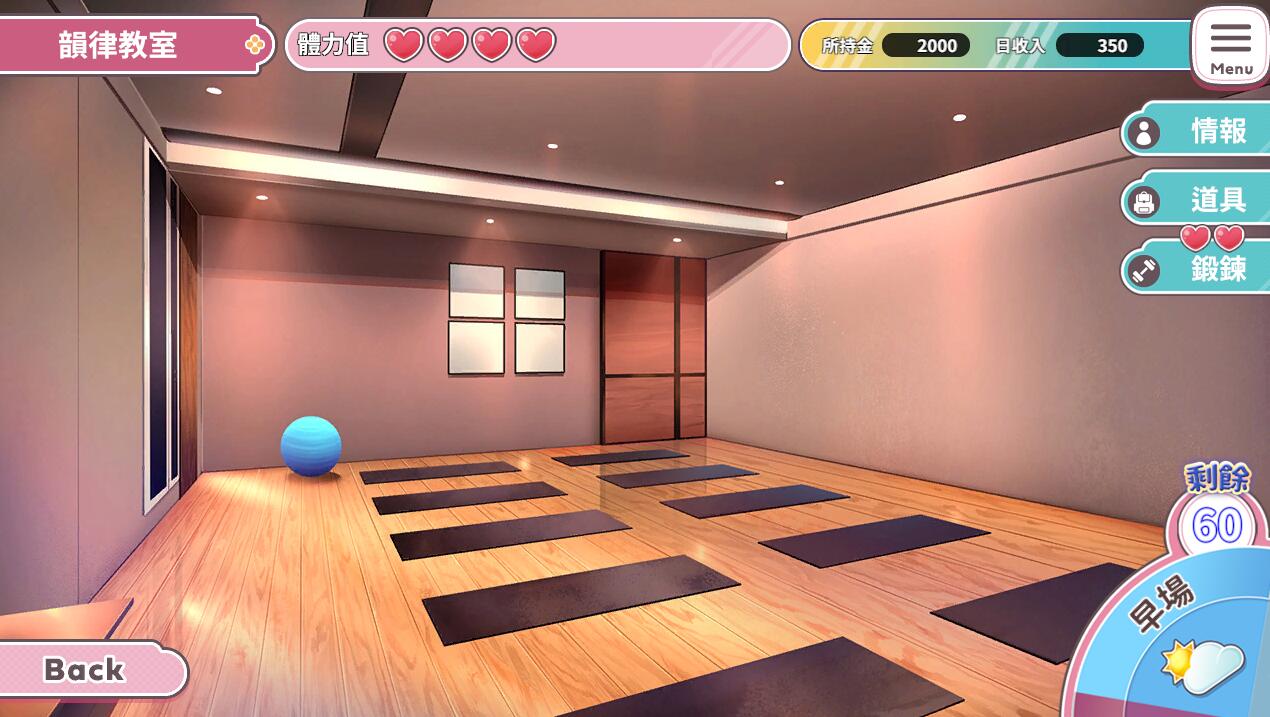Start the 鍛鍊 training activity
The image size is (1270, 717).
click(x=1197, y=269)
